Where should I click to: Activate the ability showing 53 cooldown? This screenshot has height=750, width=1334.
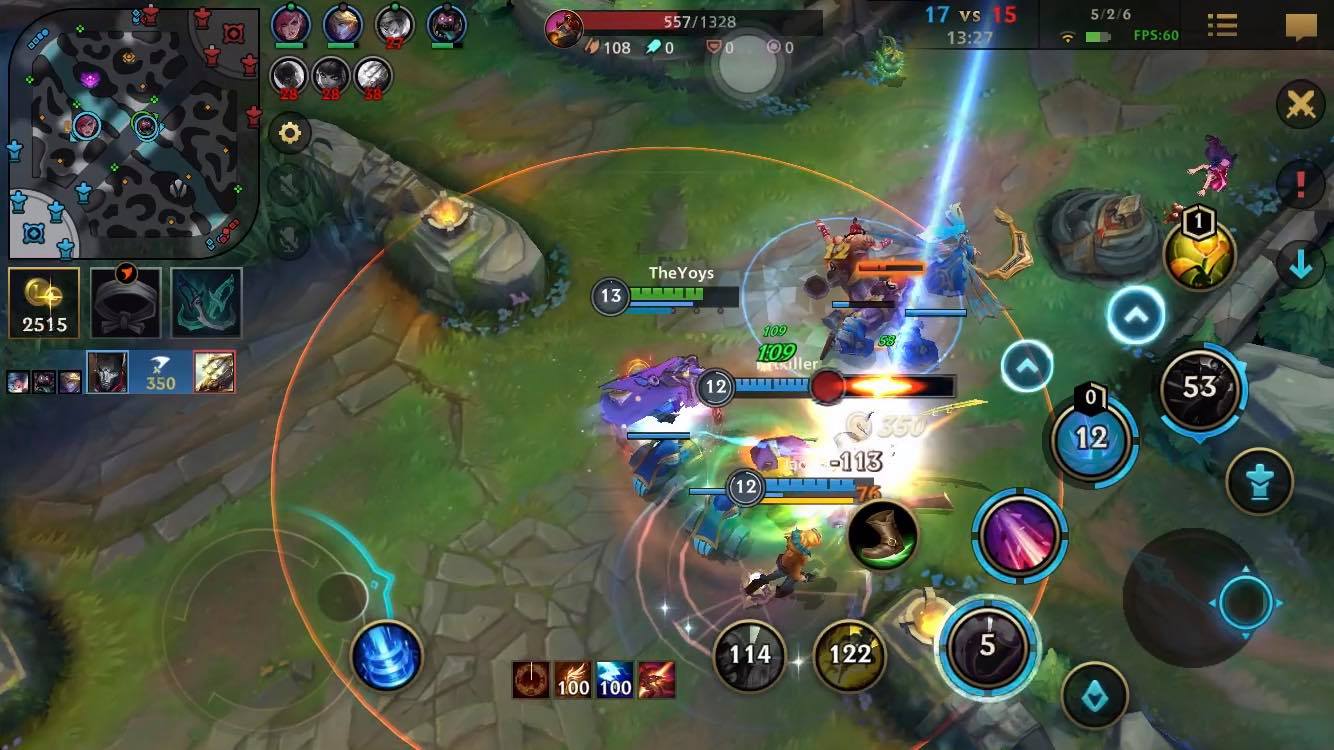[1199, 388]
